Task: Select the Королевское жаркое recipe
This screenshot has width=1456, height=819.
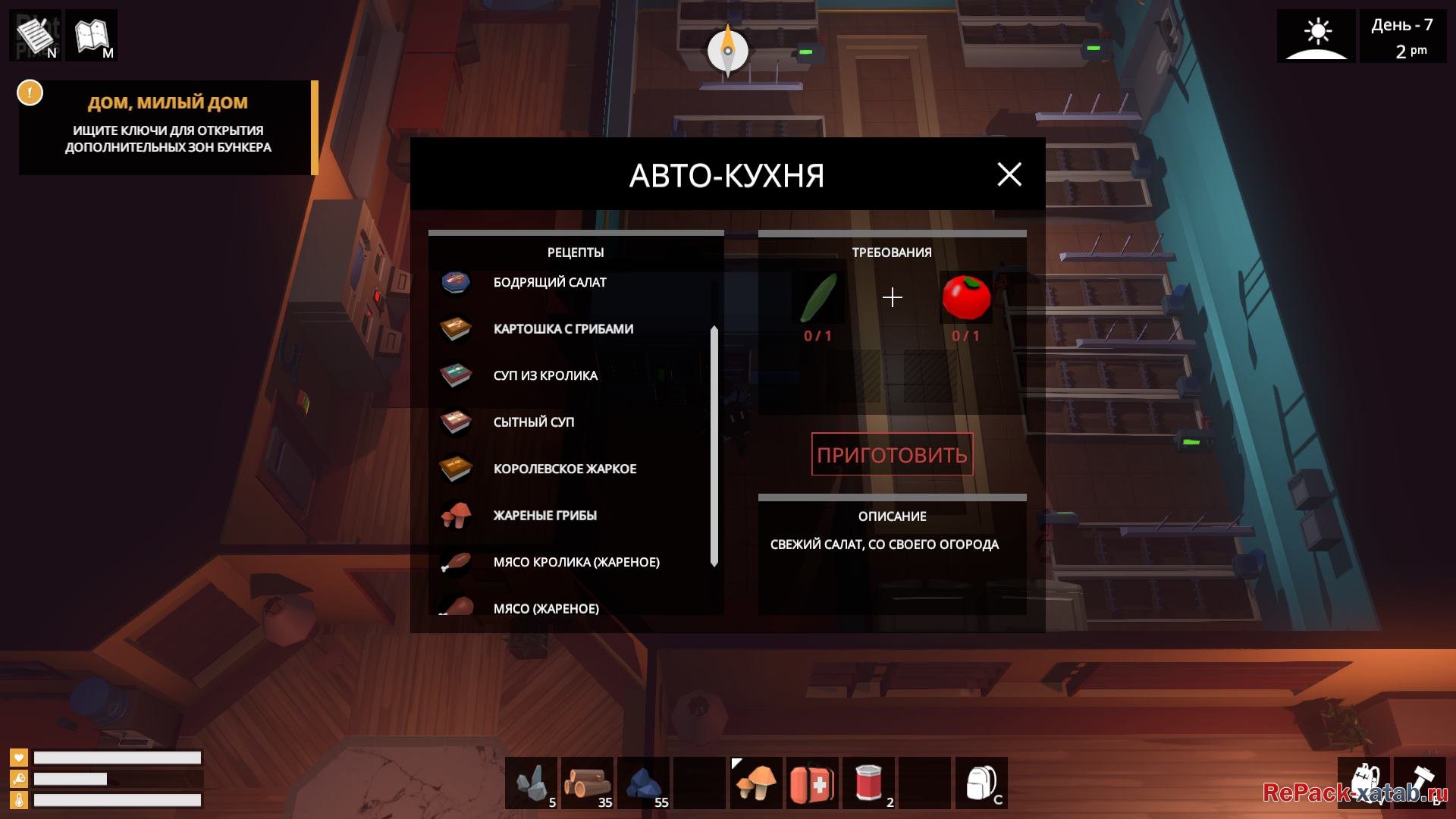Action: [x=564, y=469]
